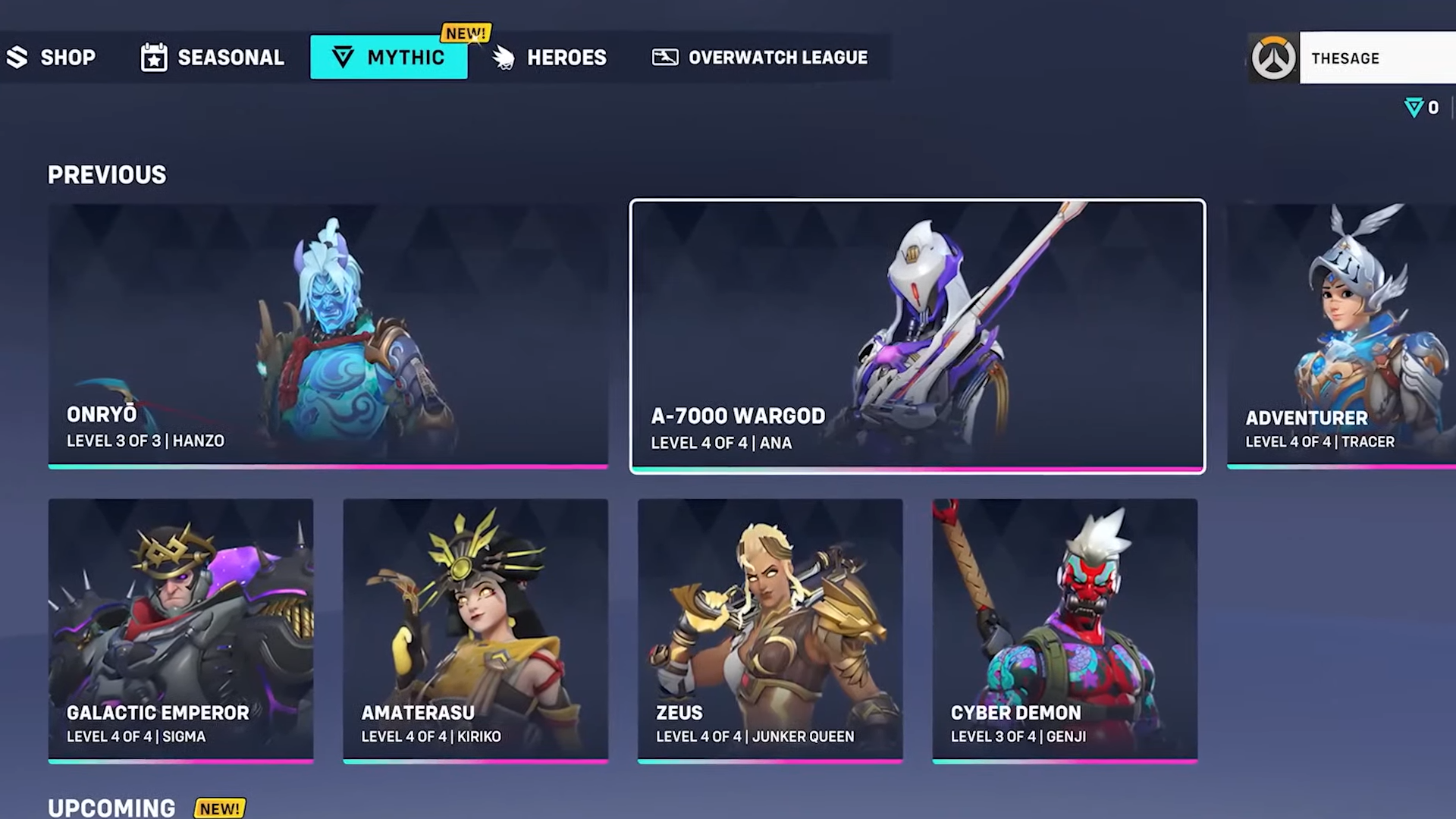Select the A-7000 Wargod Ana skin card
The width and height of the screenshot is (1456, 819).
click(917, 336)
